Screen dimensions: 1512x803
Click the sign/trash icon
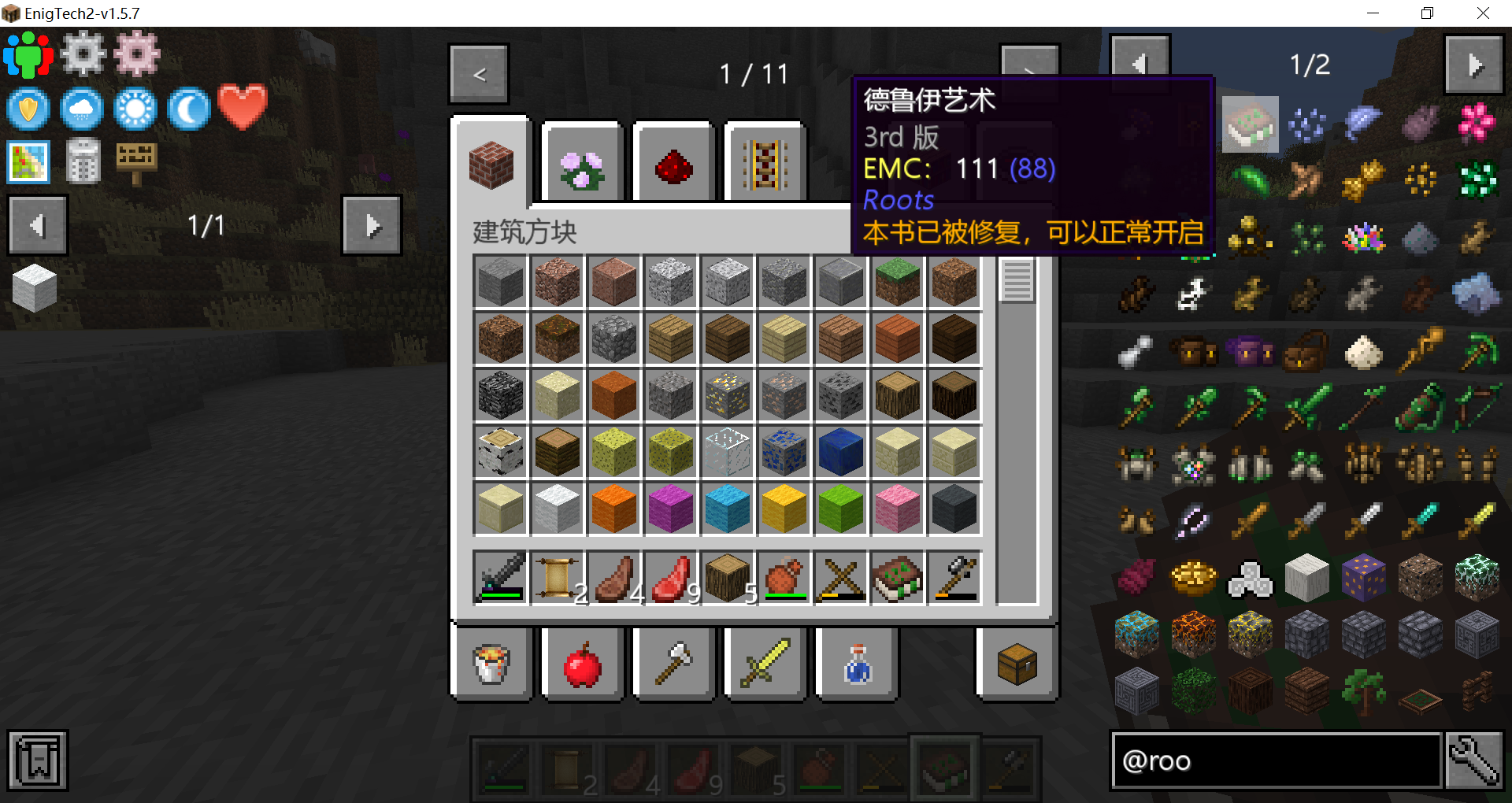click(137, 161)
